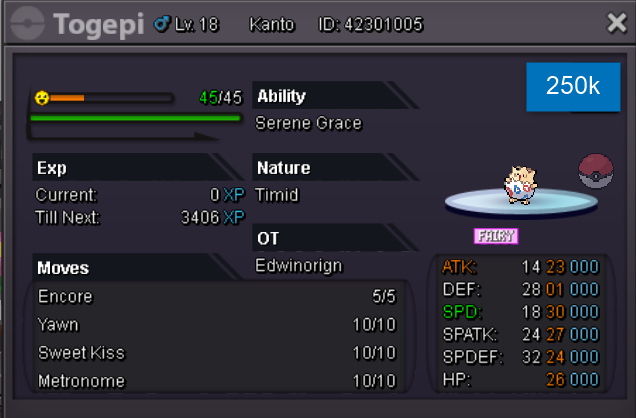Click the Togepi sprite thumbnail
The height and width of the screenshot is (418, 636).
(517, 184)
